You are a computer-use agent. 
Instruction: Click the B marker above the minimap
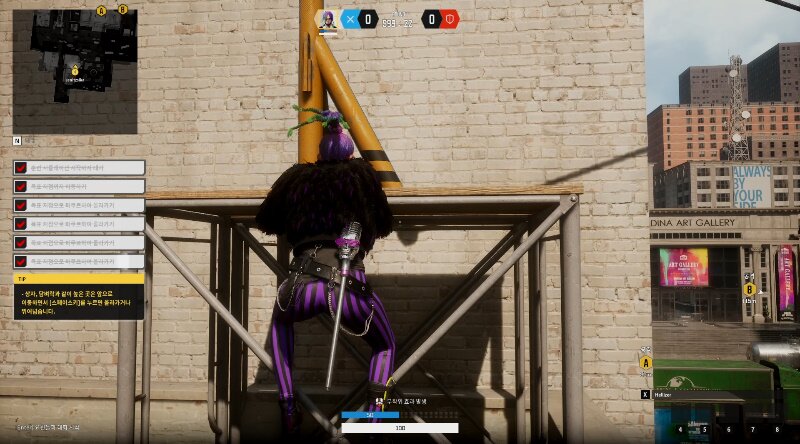pos(122,10)
